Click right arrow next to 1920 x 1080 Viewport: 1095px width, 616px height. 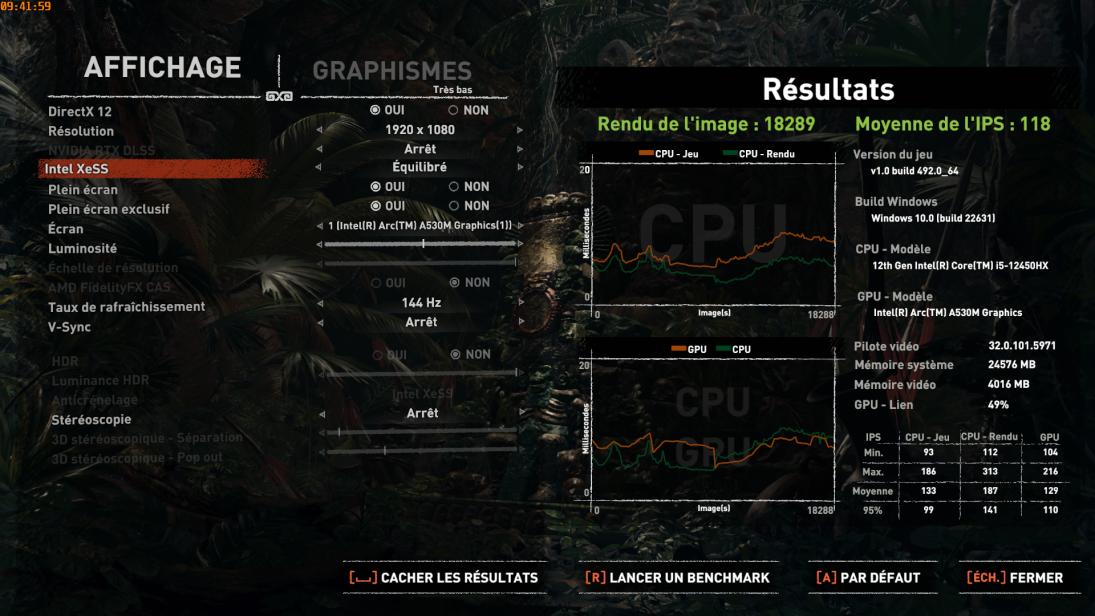click(520, 130)
